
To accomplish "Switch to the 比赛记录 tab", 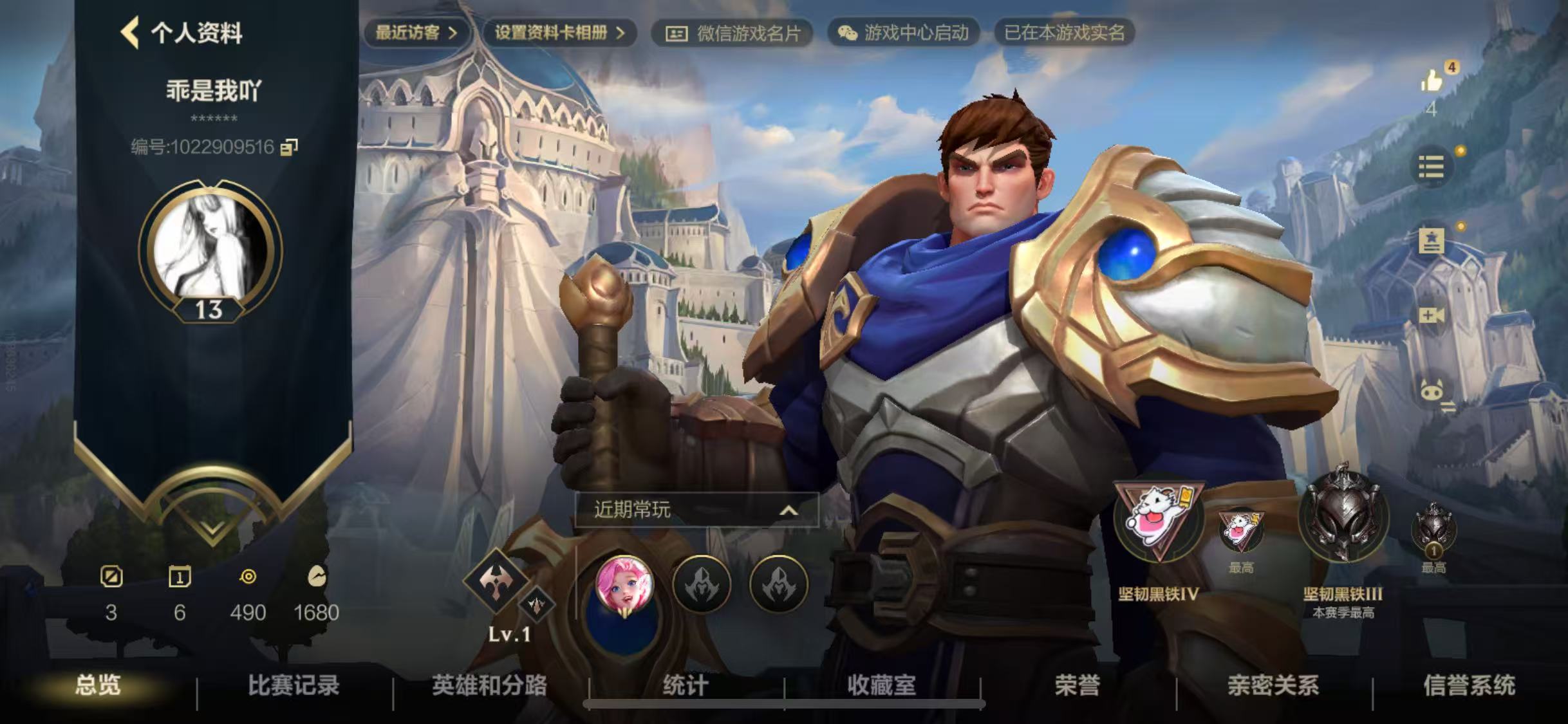I will coord(294,685).
